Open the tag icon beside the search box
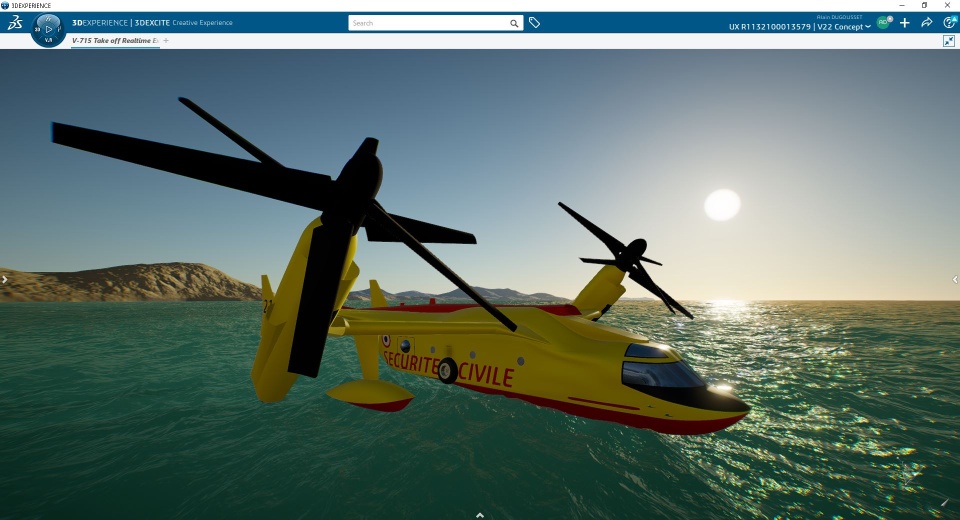 (535, 23)
